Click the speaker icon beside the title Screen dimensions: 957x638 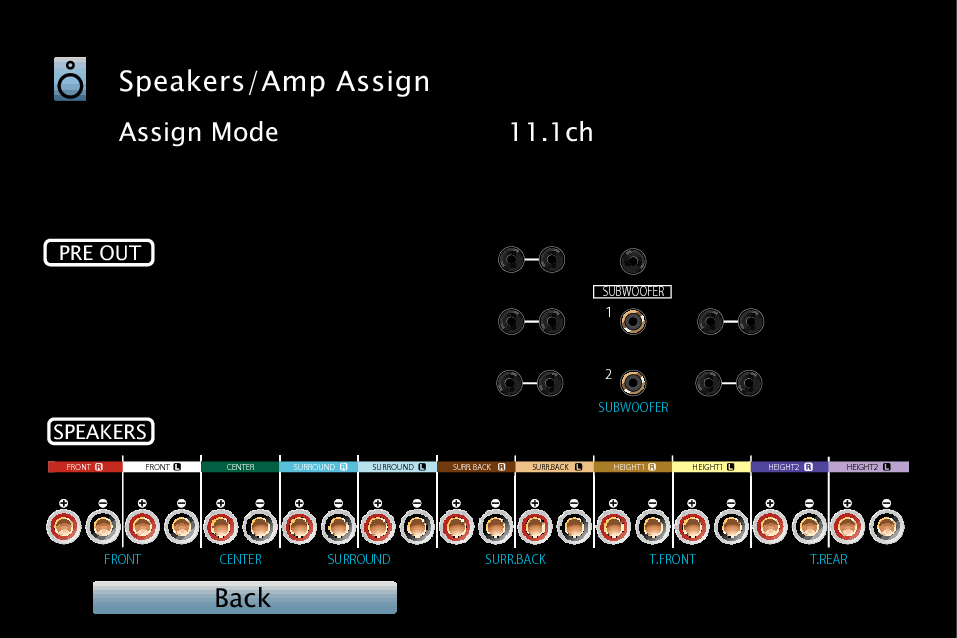coord(70,80)
